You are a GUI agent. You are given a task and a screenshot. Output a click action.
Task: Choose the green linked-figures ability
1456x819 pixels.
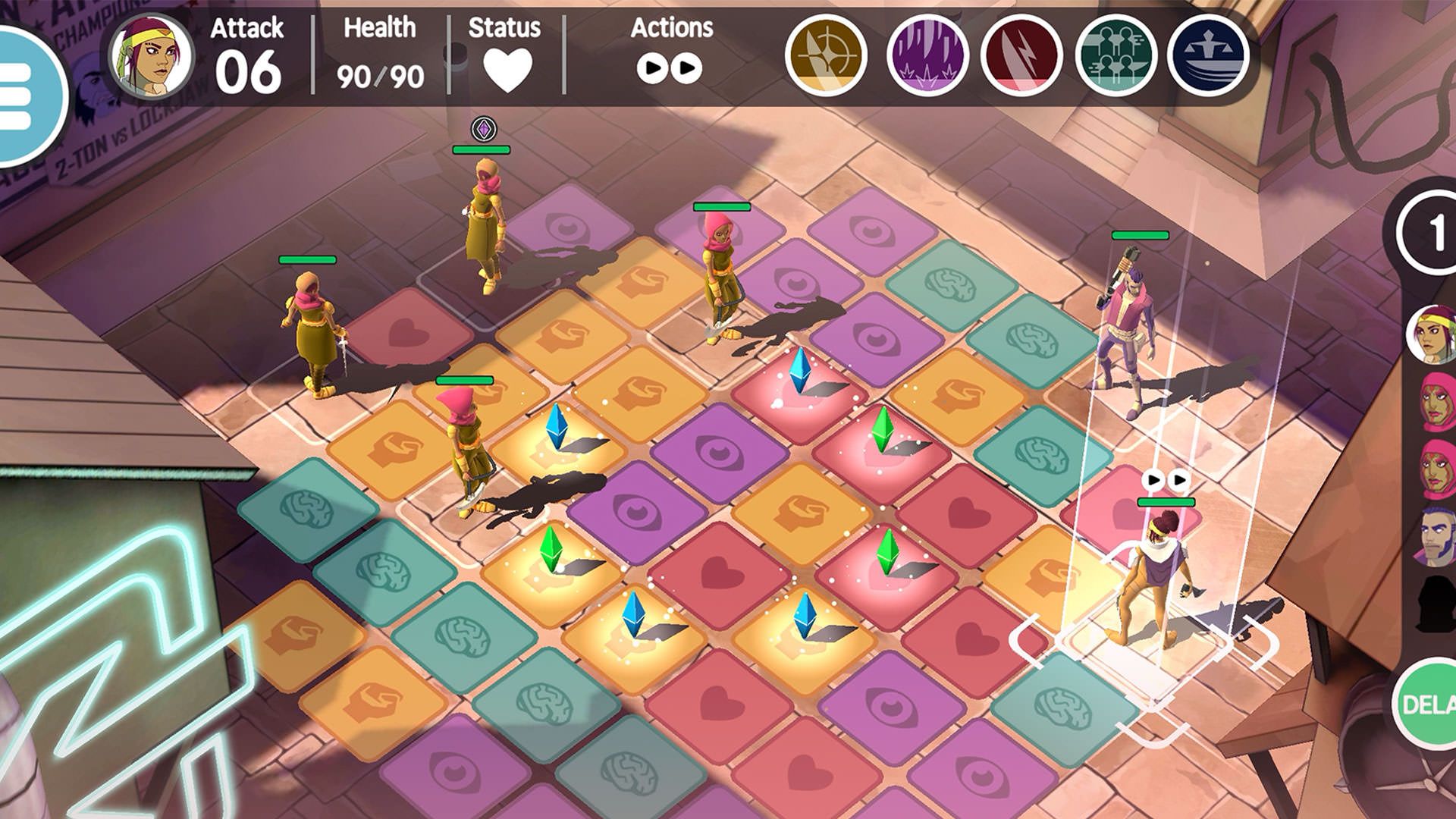click(1115, 56)
